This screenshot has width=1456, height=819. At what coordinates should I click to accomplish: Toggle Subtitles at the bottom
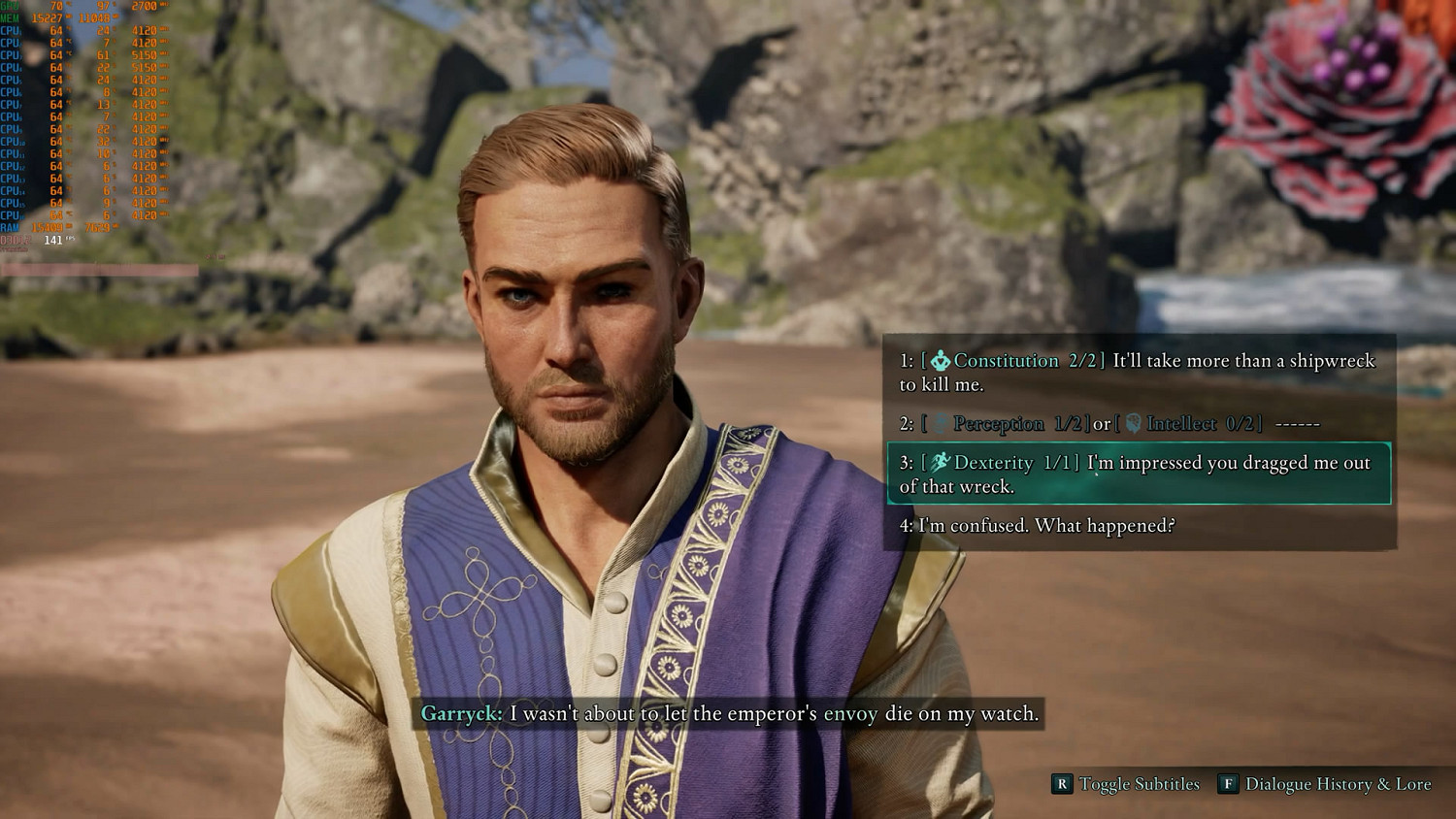tap(1127, 784)
